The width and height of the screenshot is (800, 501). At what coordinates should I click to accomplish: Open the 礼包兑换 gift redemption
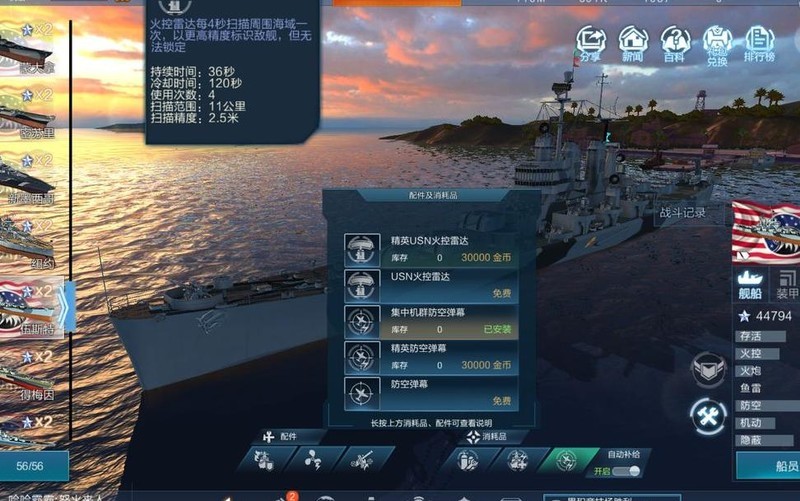(717, 44)
